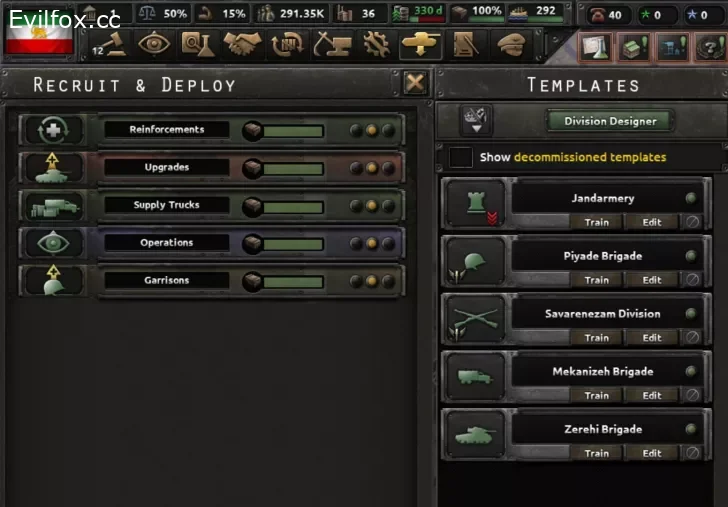The height and width of the screenshot is (507, 728).
Task: Edit the Jandarmery template
Action: tap(652, 222)
